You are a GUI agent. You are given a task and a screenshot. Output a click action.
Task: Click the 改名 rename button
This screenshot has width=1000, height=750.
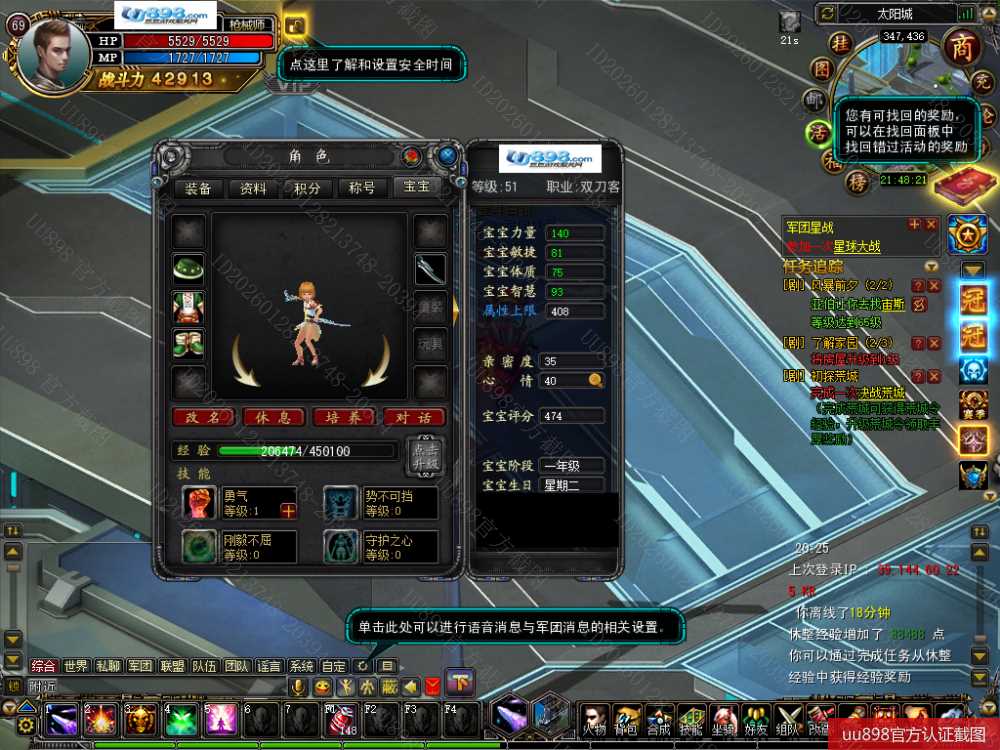pos(203,417)
